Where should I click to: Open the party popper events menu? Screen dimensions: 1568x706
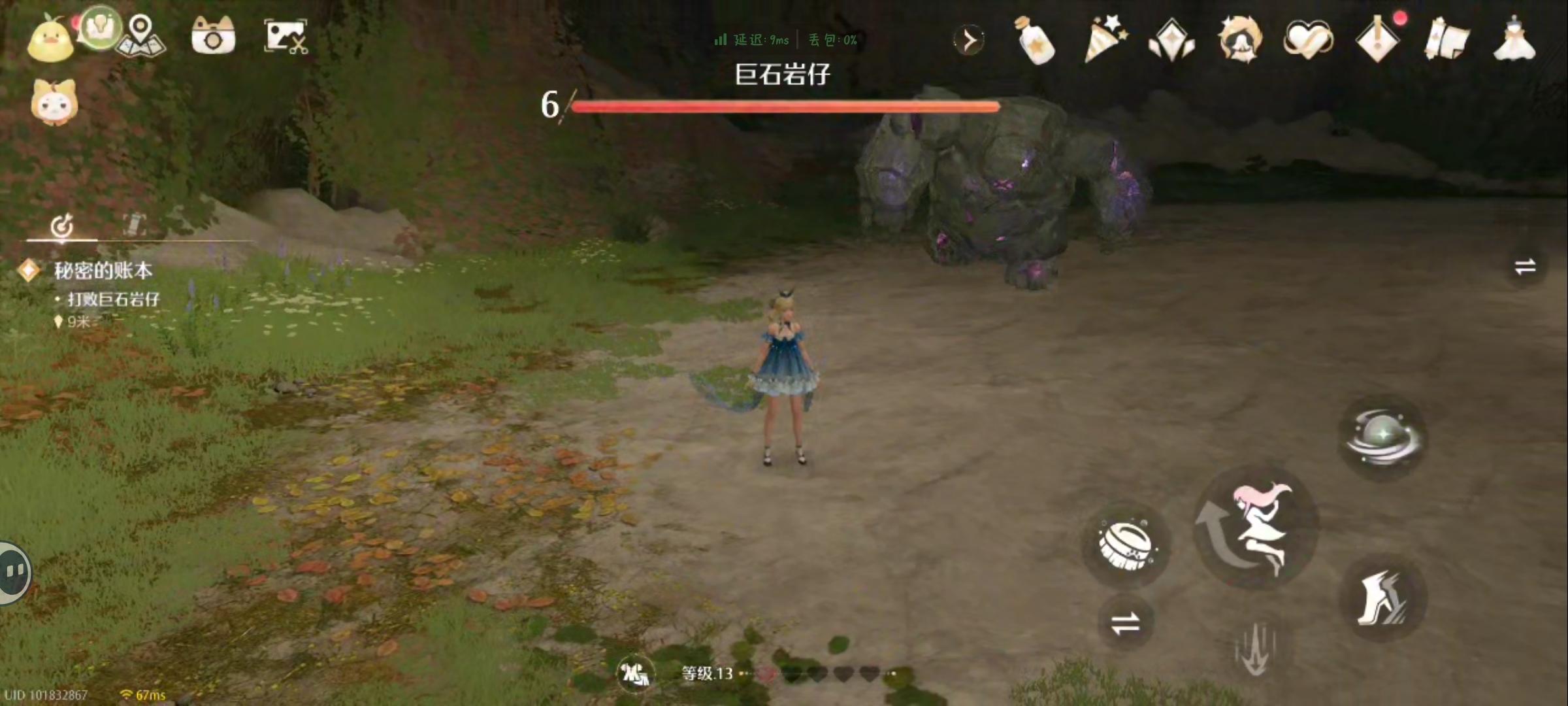coord(1107,41)
